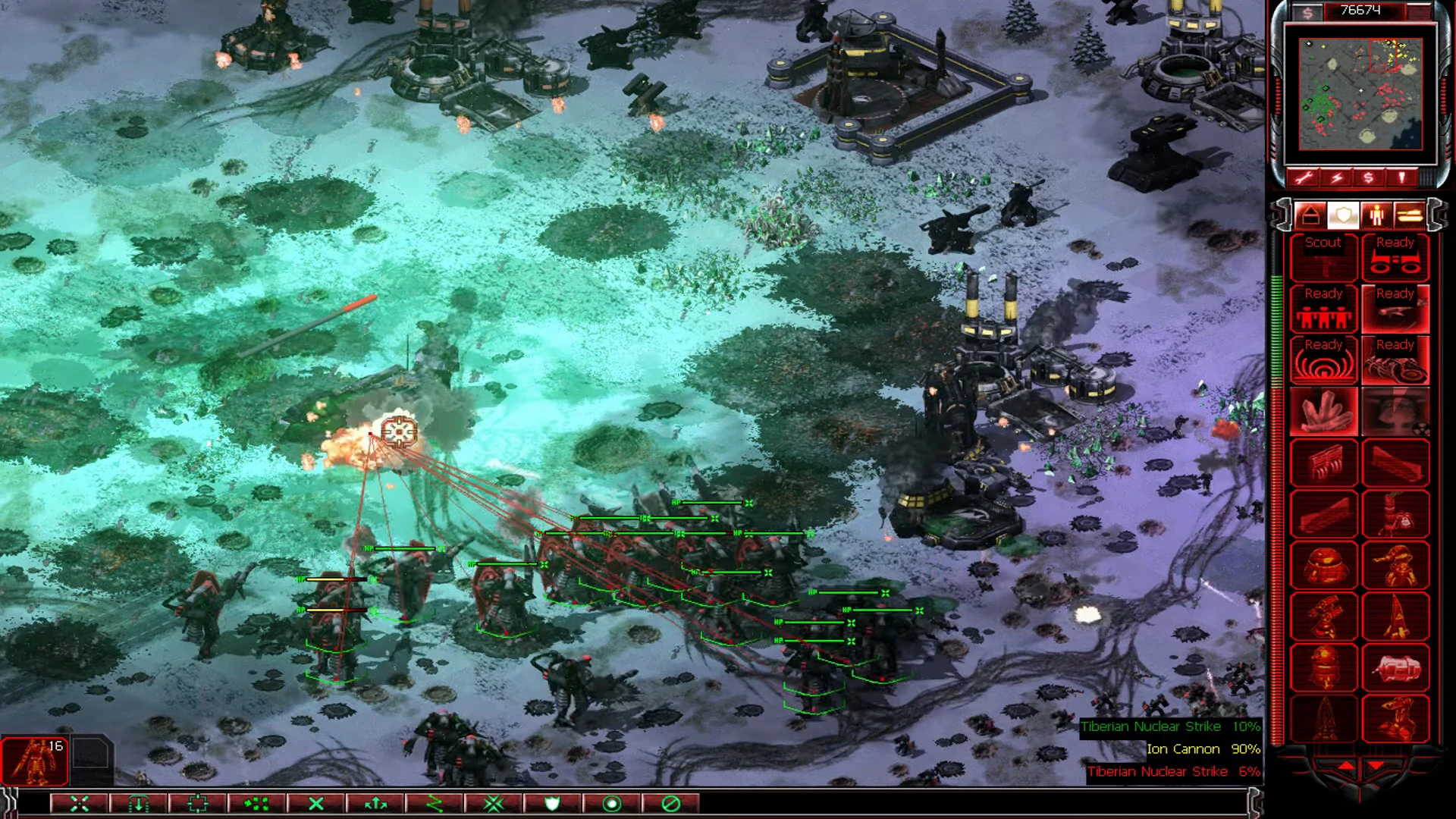Viewport: 1456px width, 819px height.
Task: Click the right arrow beside the build tabs
Action: 1436,215
